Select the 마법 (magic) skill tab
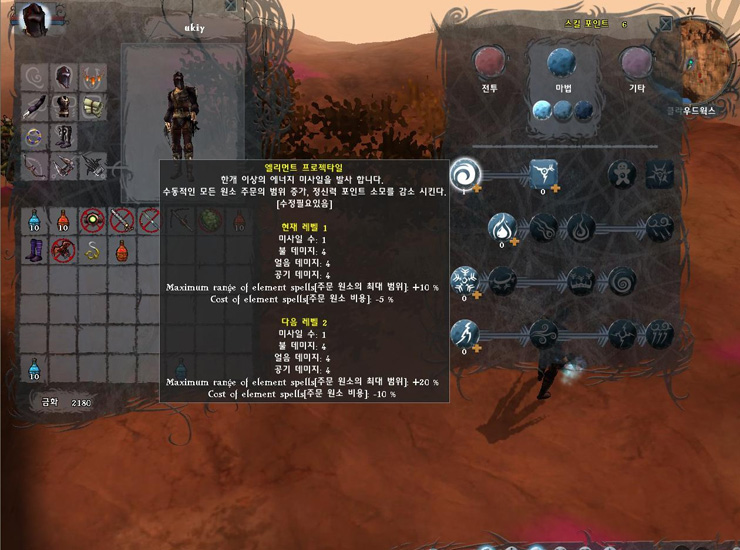Viewport: 740px width, 550px height. click(x=561, y=64)
